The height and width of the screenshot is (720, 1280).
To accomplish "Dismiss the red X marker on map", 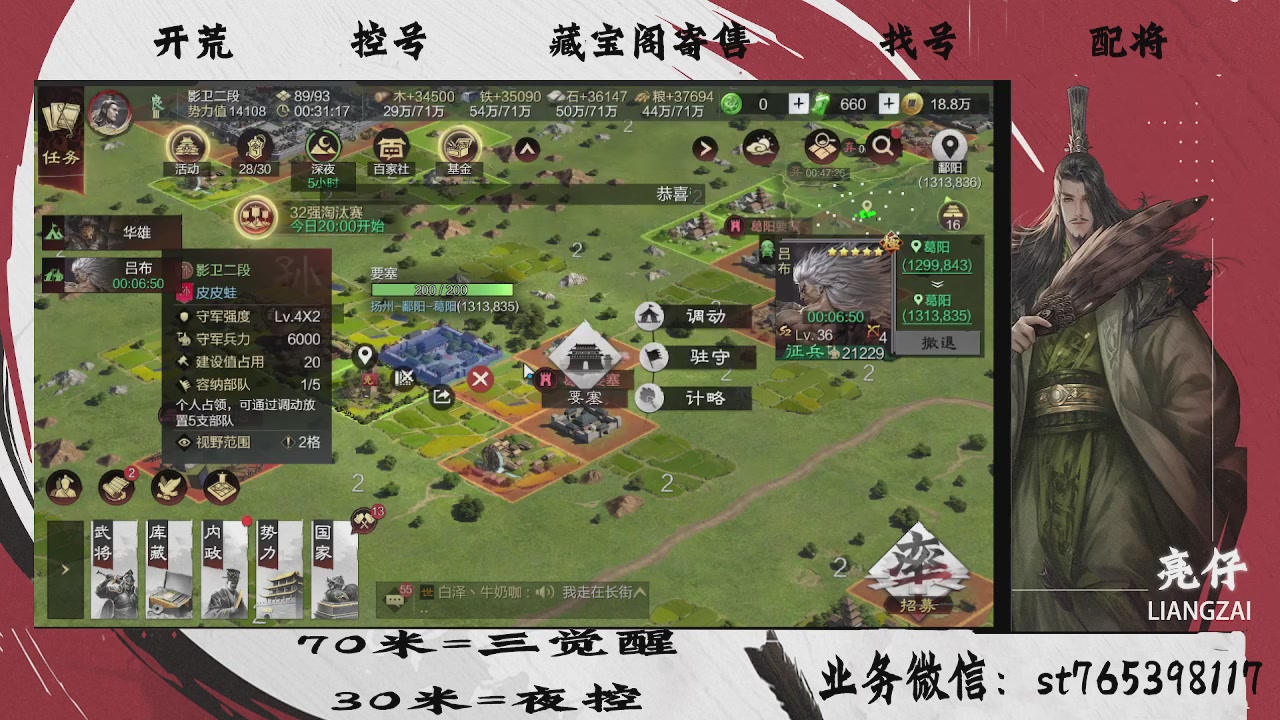I will 479,378.
